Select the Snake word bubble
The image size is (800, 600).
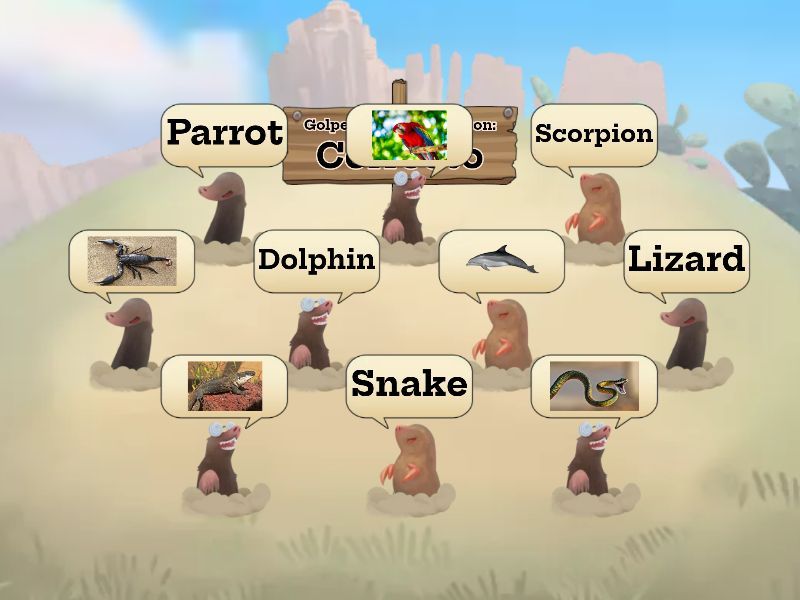pos(409,385)
